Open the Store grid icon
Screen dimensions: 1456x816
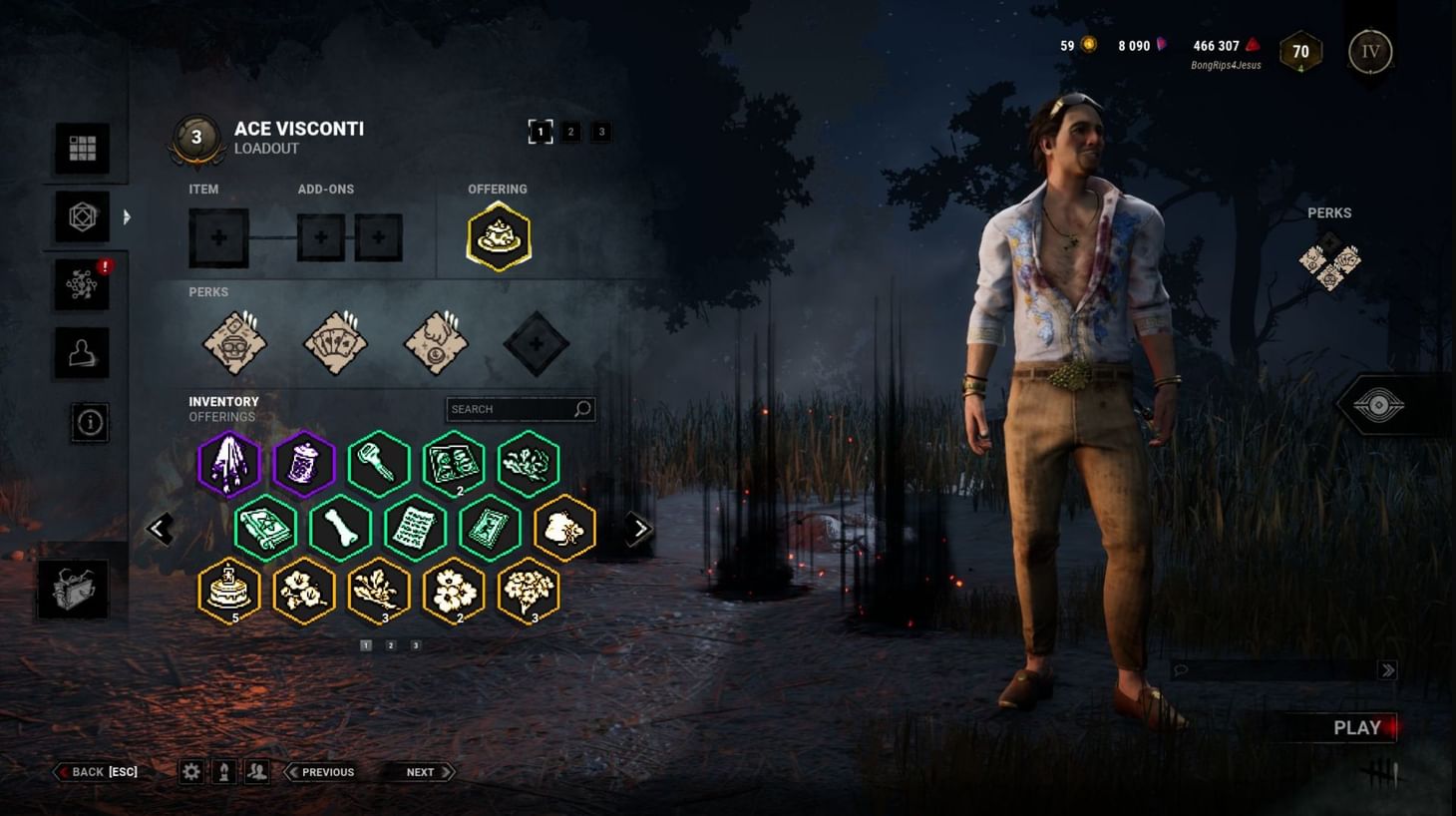[84, 147]
